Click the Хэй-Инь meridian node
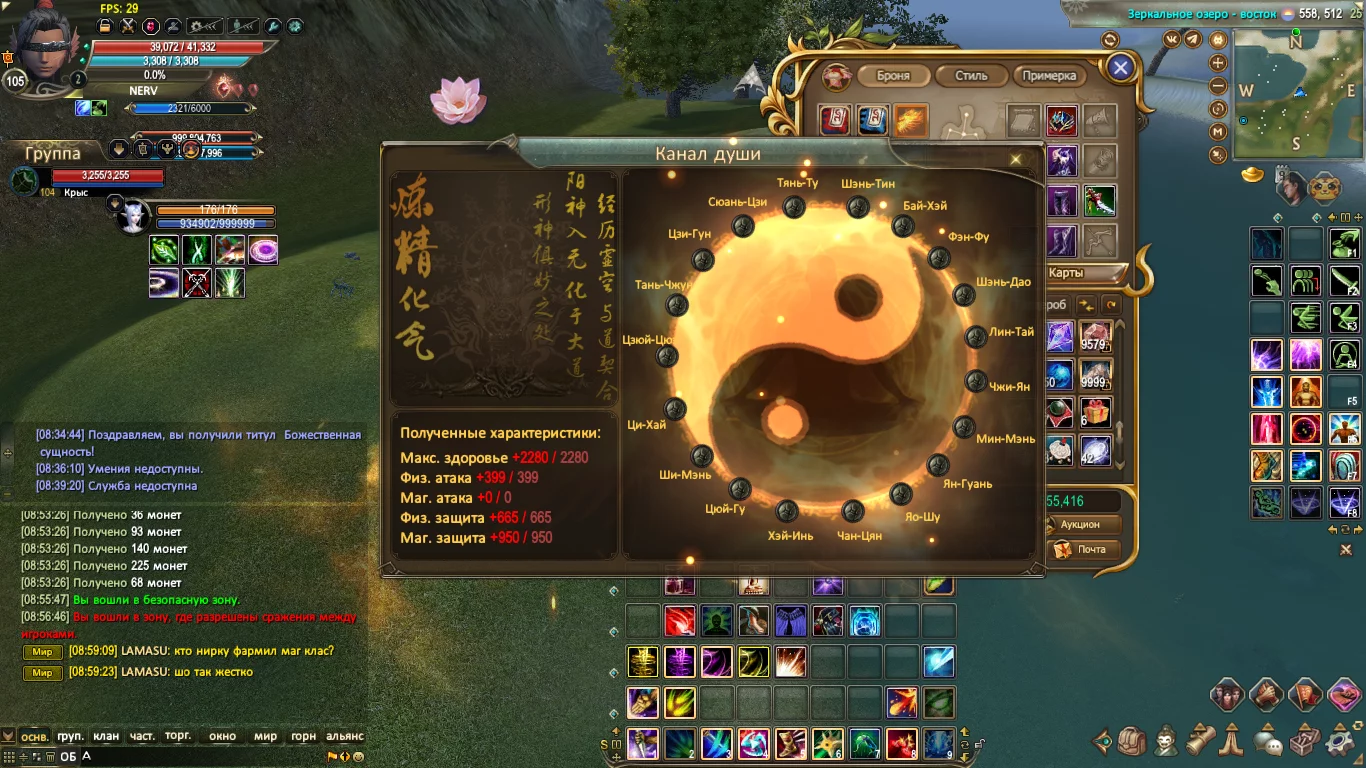This screenshot has width=1366, height=768. (787, 511)
